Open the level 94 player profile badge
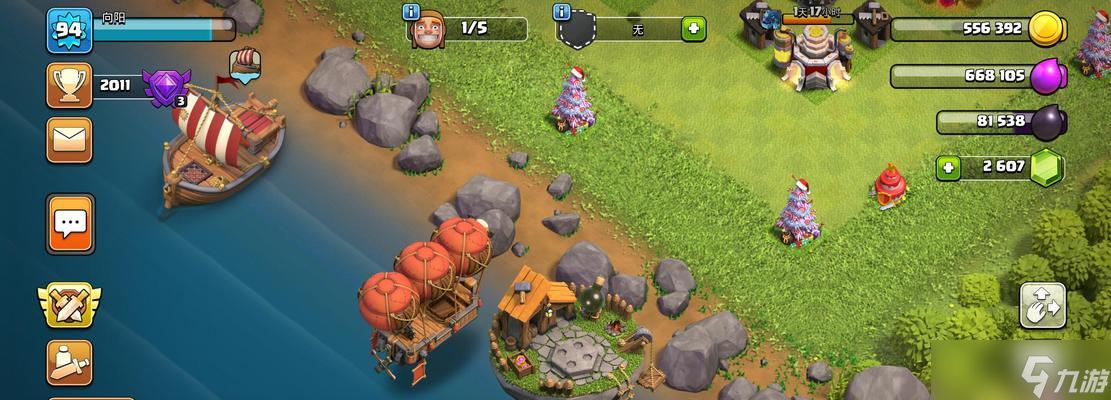 click(69, 30)
